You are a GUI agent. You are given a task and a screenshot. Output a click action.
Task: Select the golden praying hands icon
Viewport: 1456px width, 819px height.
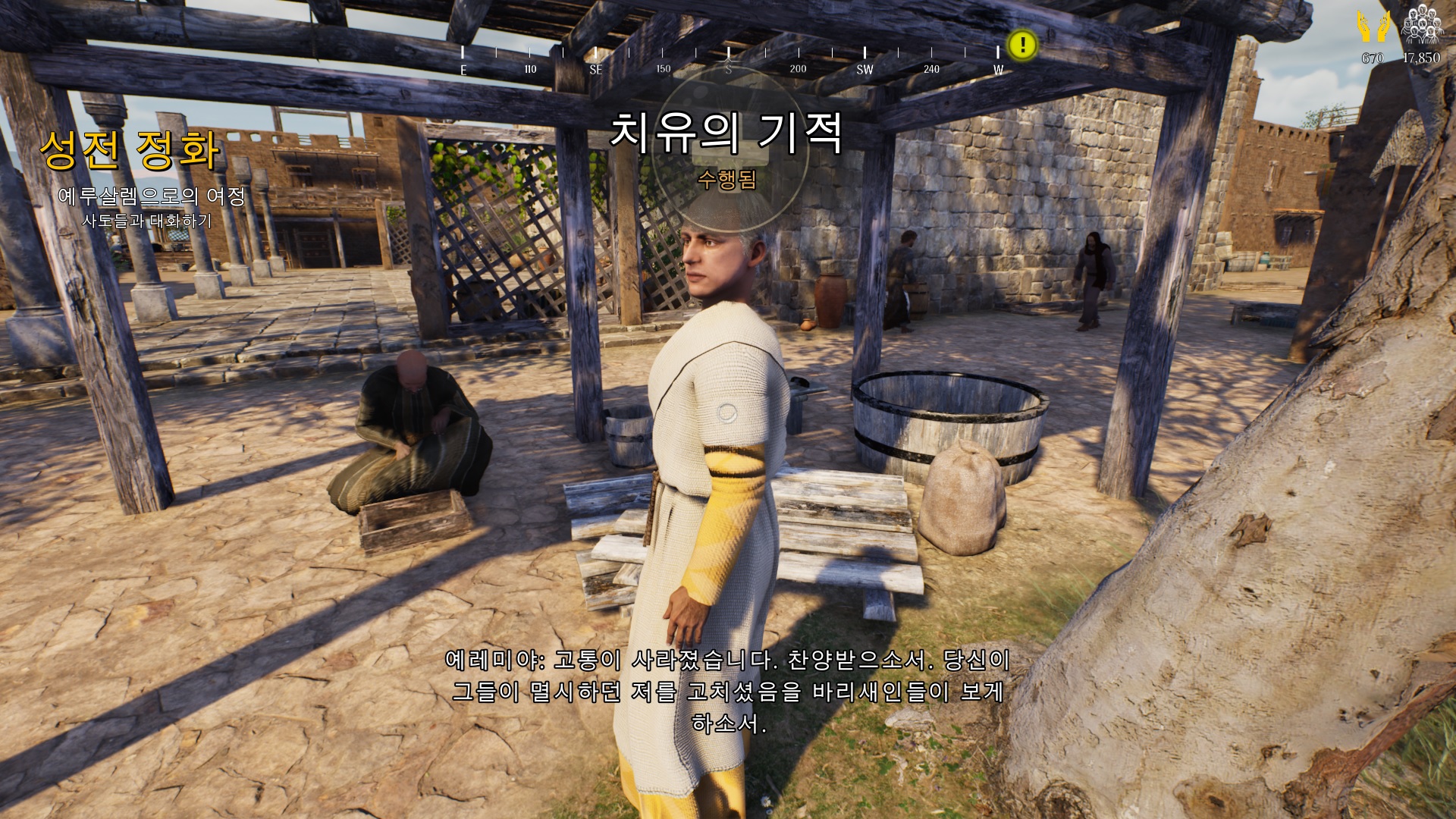tap(1373, 27)
